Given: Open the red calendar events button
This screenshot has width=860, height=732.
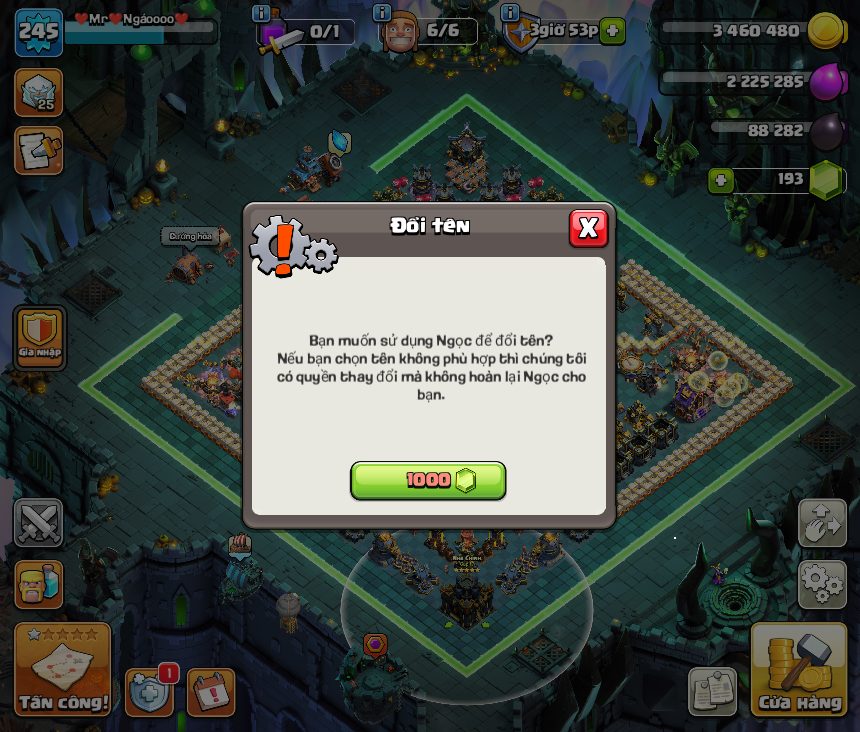Looking at the screenshot, I should (x=211, y=692).
